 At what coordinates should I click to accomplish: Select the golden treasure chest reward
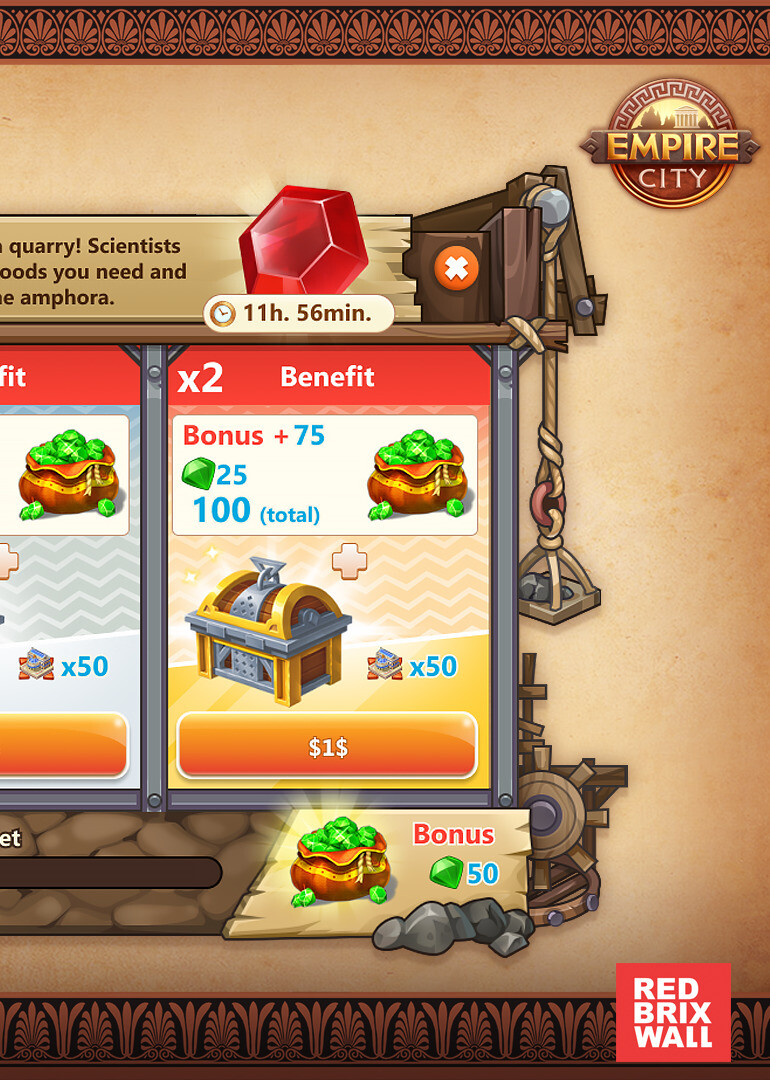268,630
